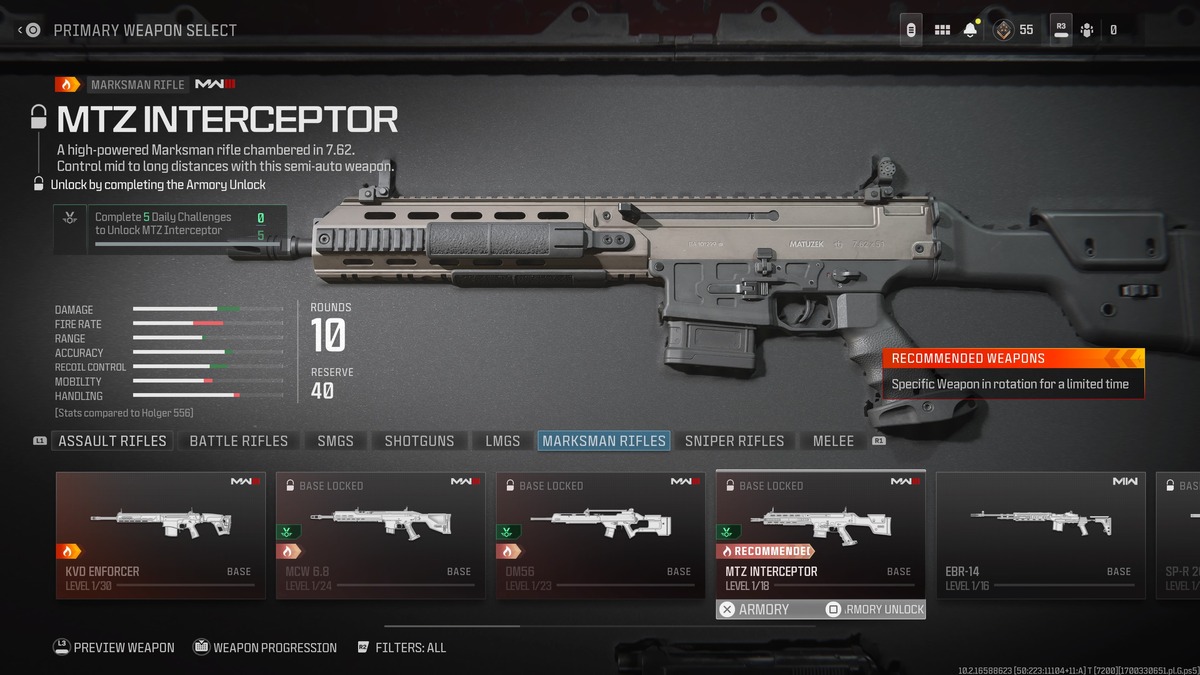
Task: Open the Battle Rifles category
Action: tap(238, 441)
